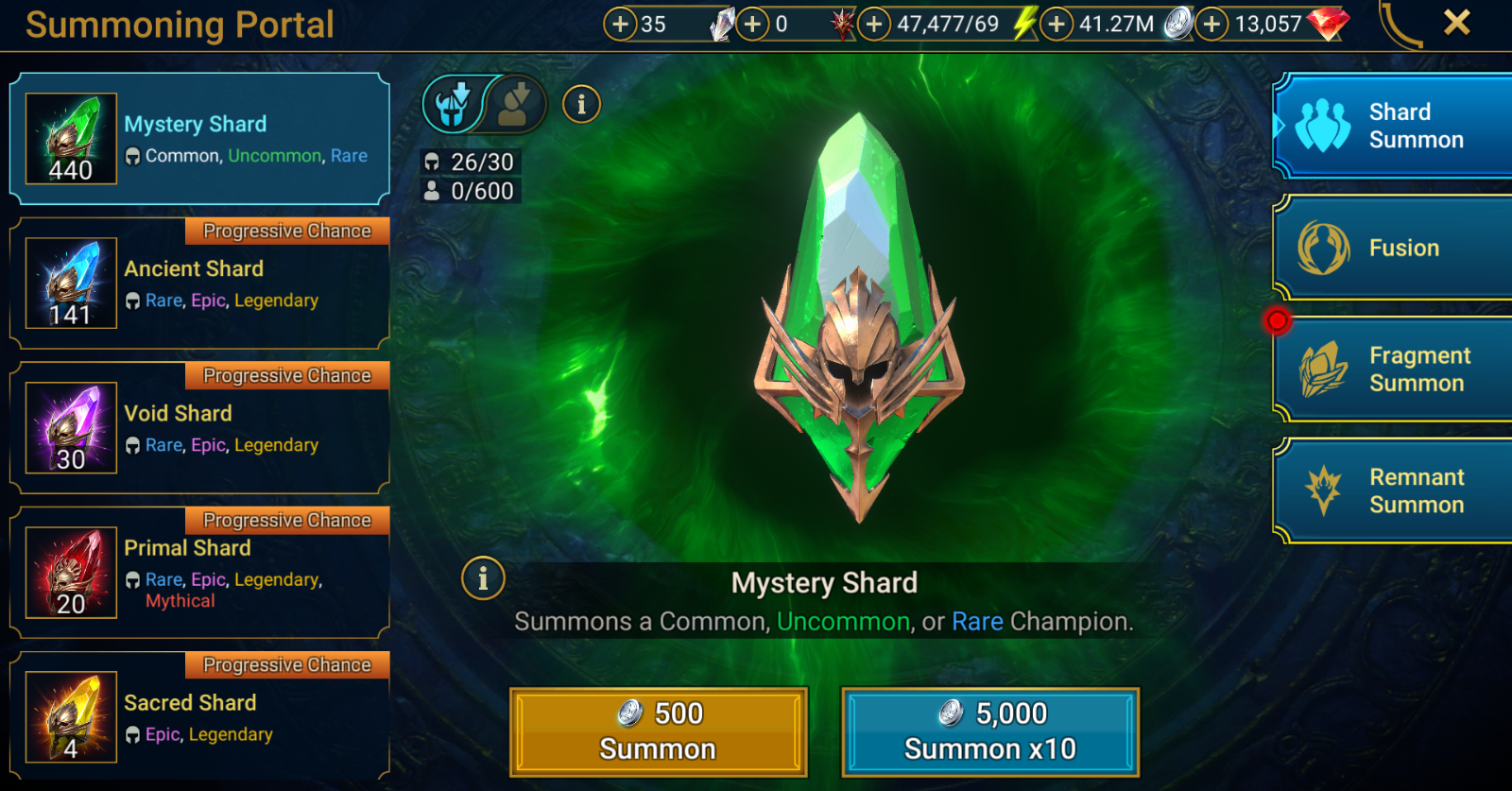Click the plus beside the gems balance
This screenshot has height=791, width=1512.
[x=1212, y=24]
